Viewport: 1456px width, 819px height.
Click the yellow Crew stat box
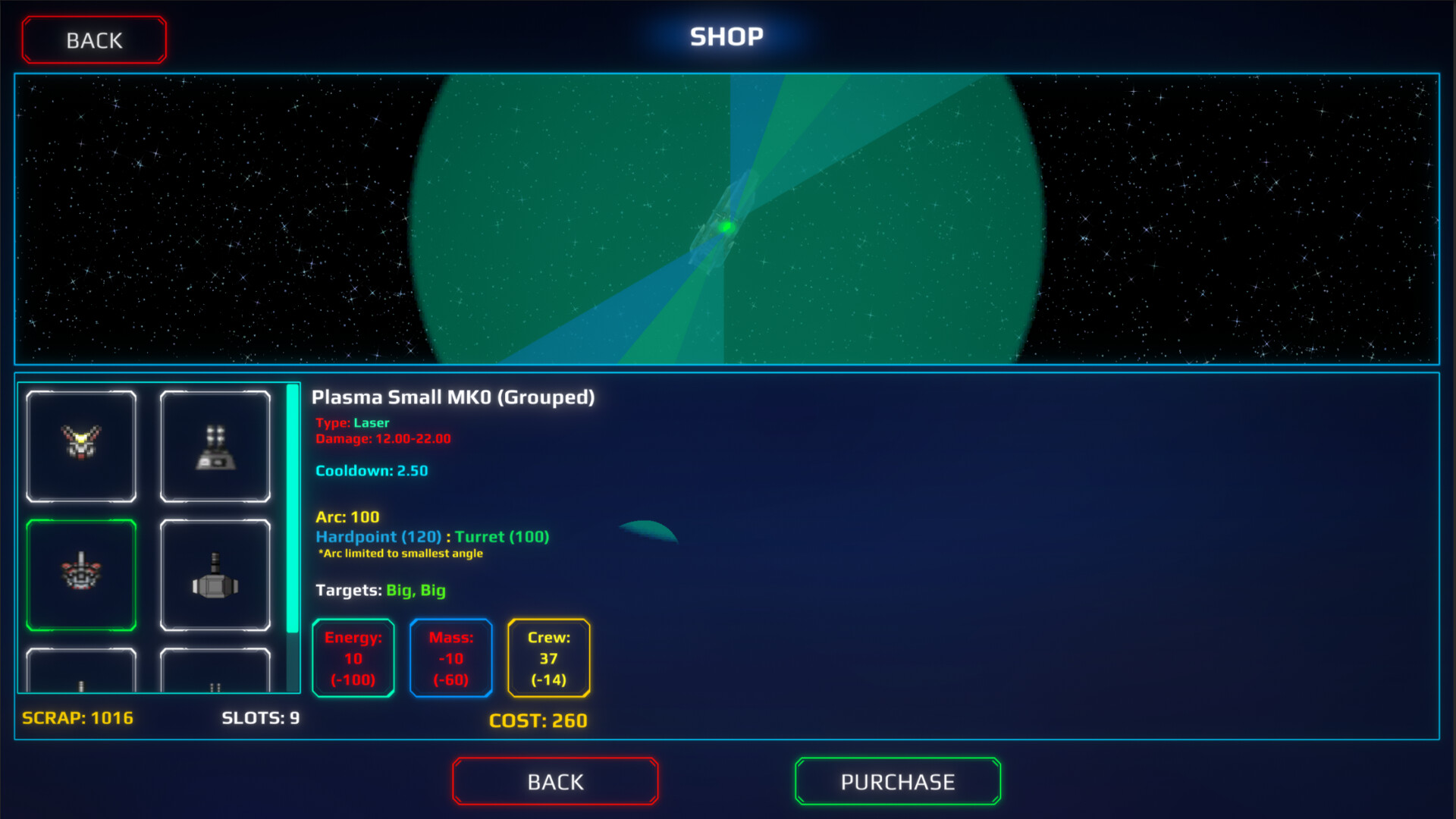[548, 658]
